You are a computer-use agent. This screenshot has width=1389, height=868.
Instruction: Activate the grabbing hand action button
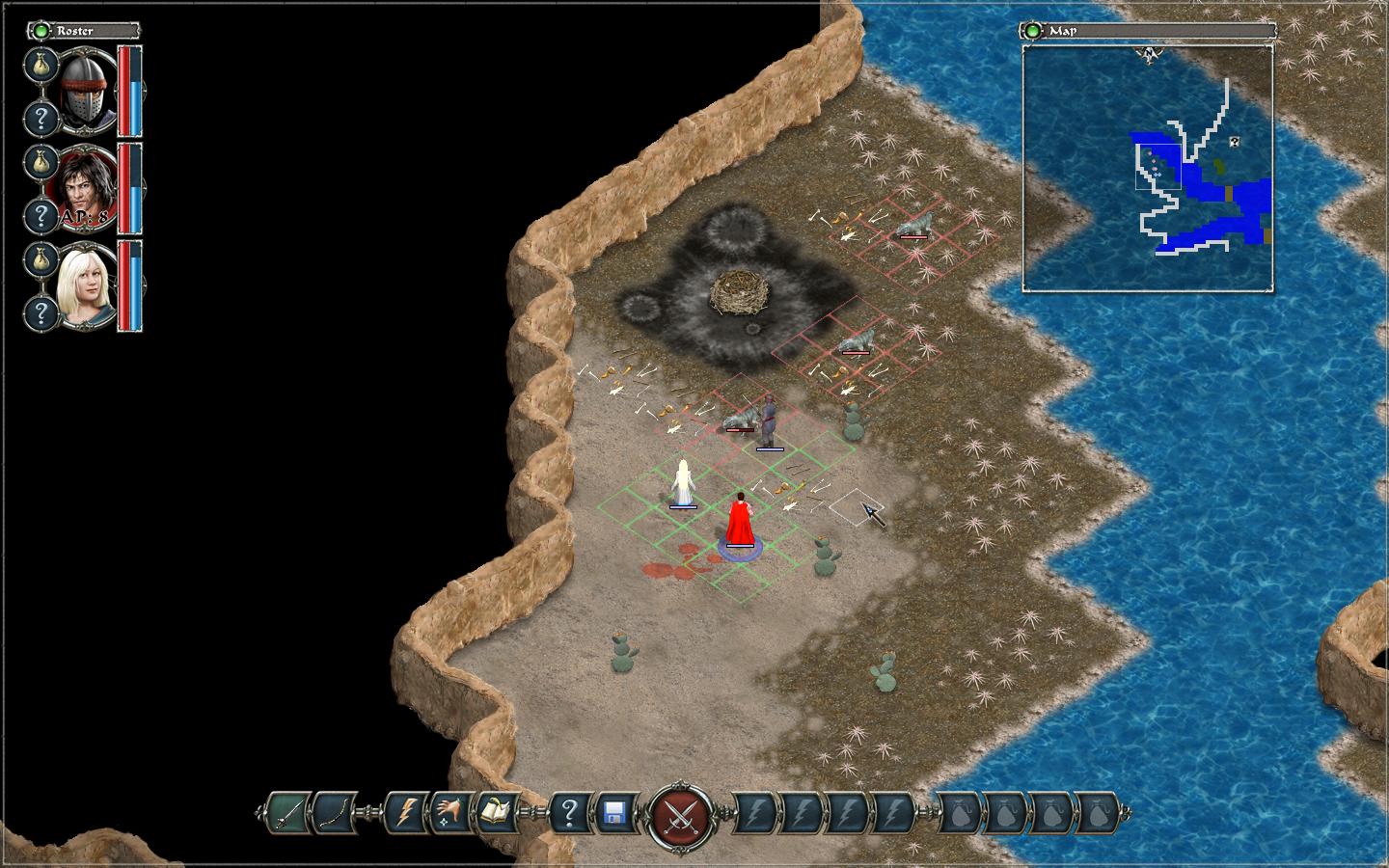(451, 813)
